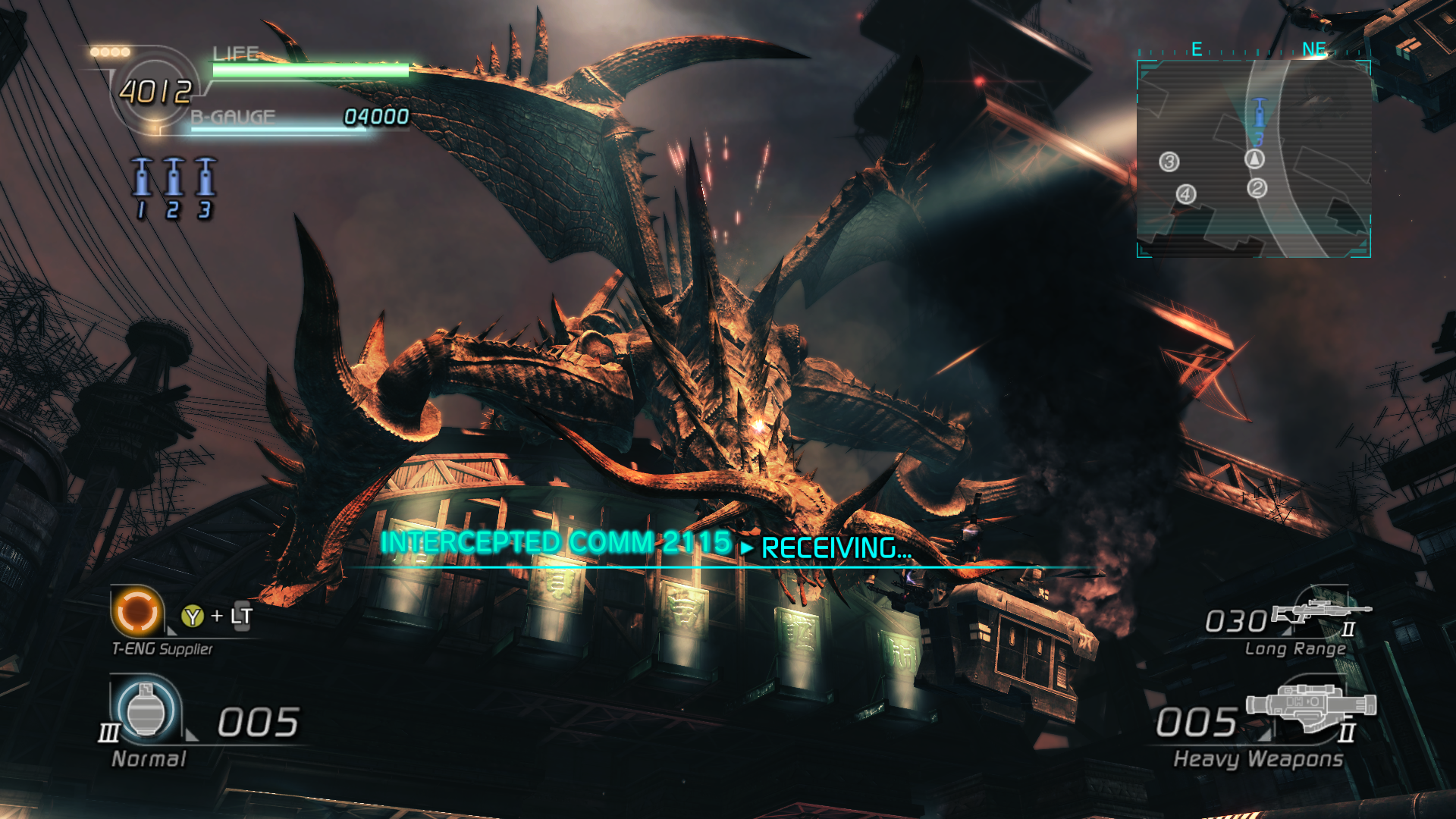
Task: Open waypoint marker 3 on the minimap
Action: (x=1169, y=162)
